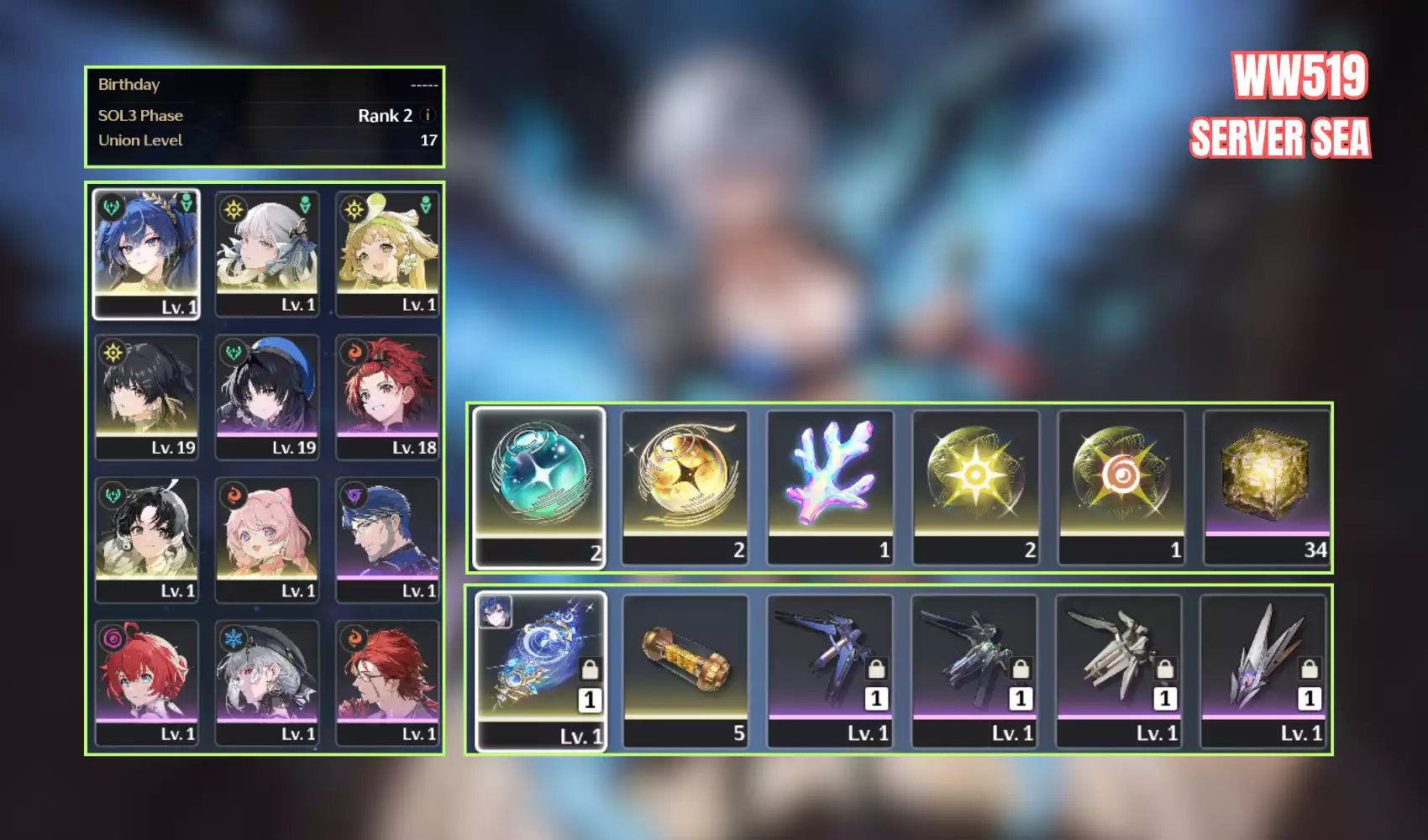Pick the Lv. 18 red-haired girl portrait

[x=387, y=396]
